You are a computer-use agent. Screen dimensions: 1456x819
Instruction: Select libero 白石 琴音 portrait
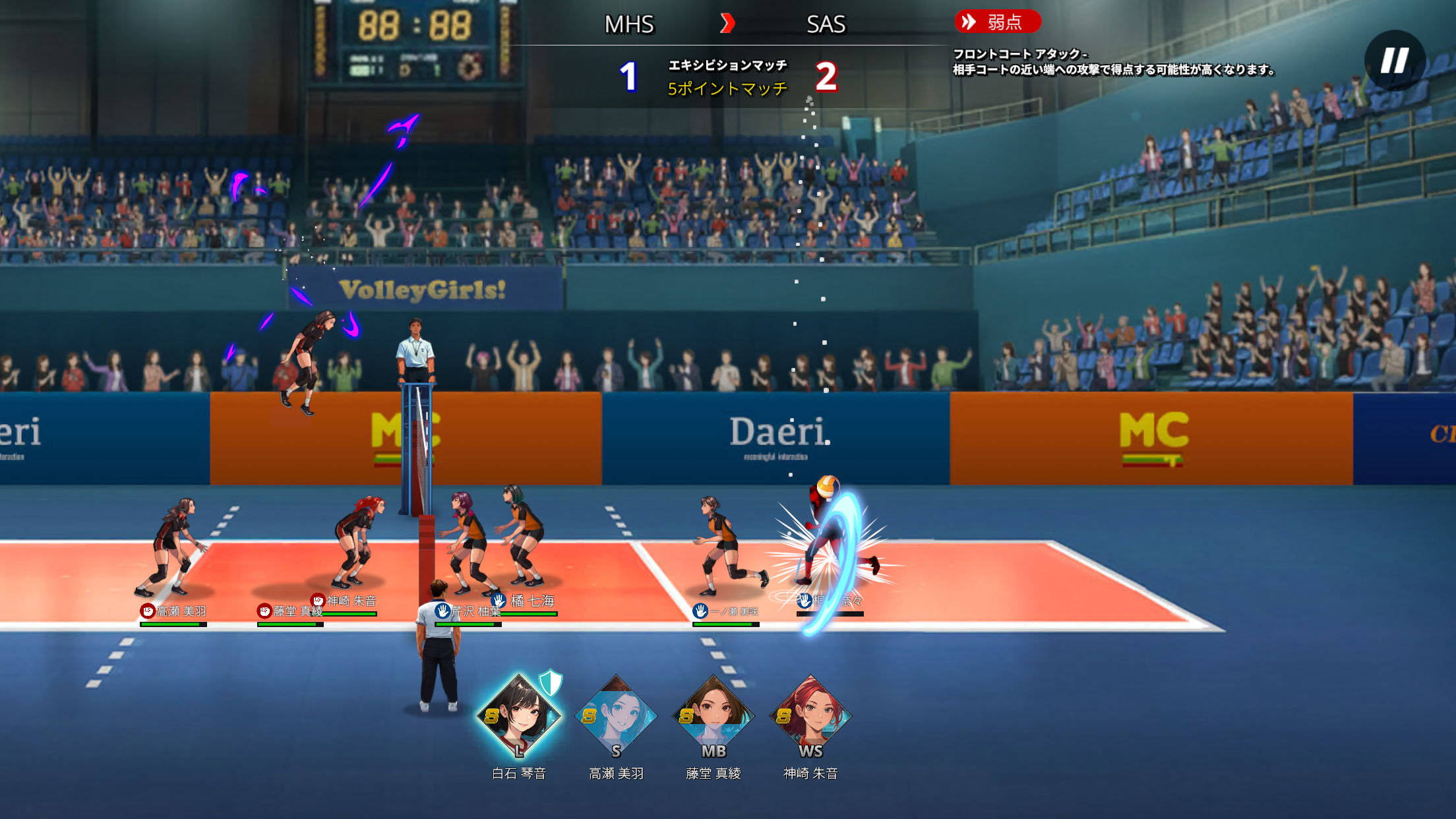pyautogui.click(x=519, y=717)
